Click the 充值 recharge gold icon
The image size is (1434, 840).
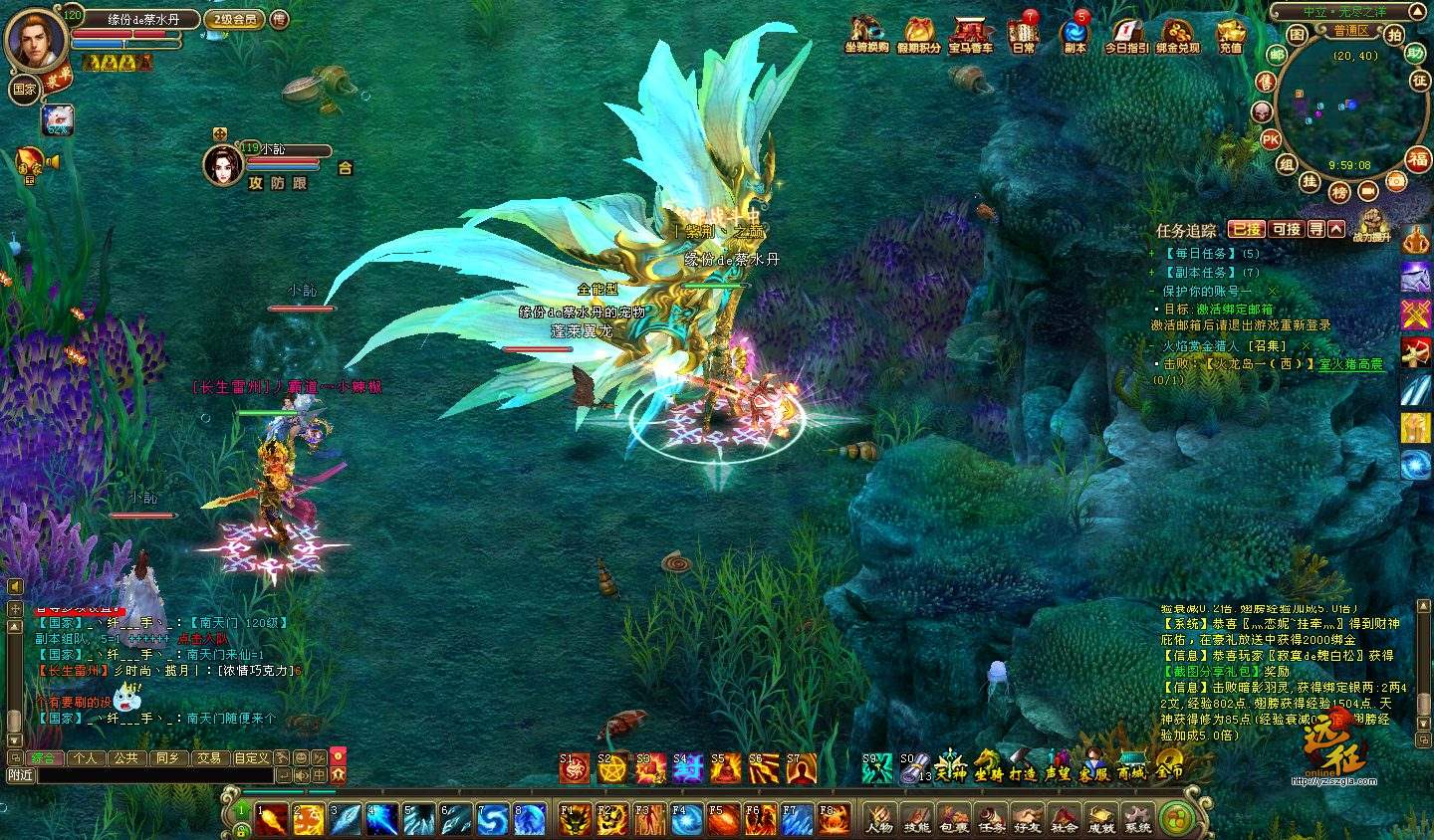[1231, 32]
